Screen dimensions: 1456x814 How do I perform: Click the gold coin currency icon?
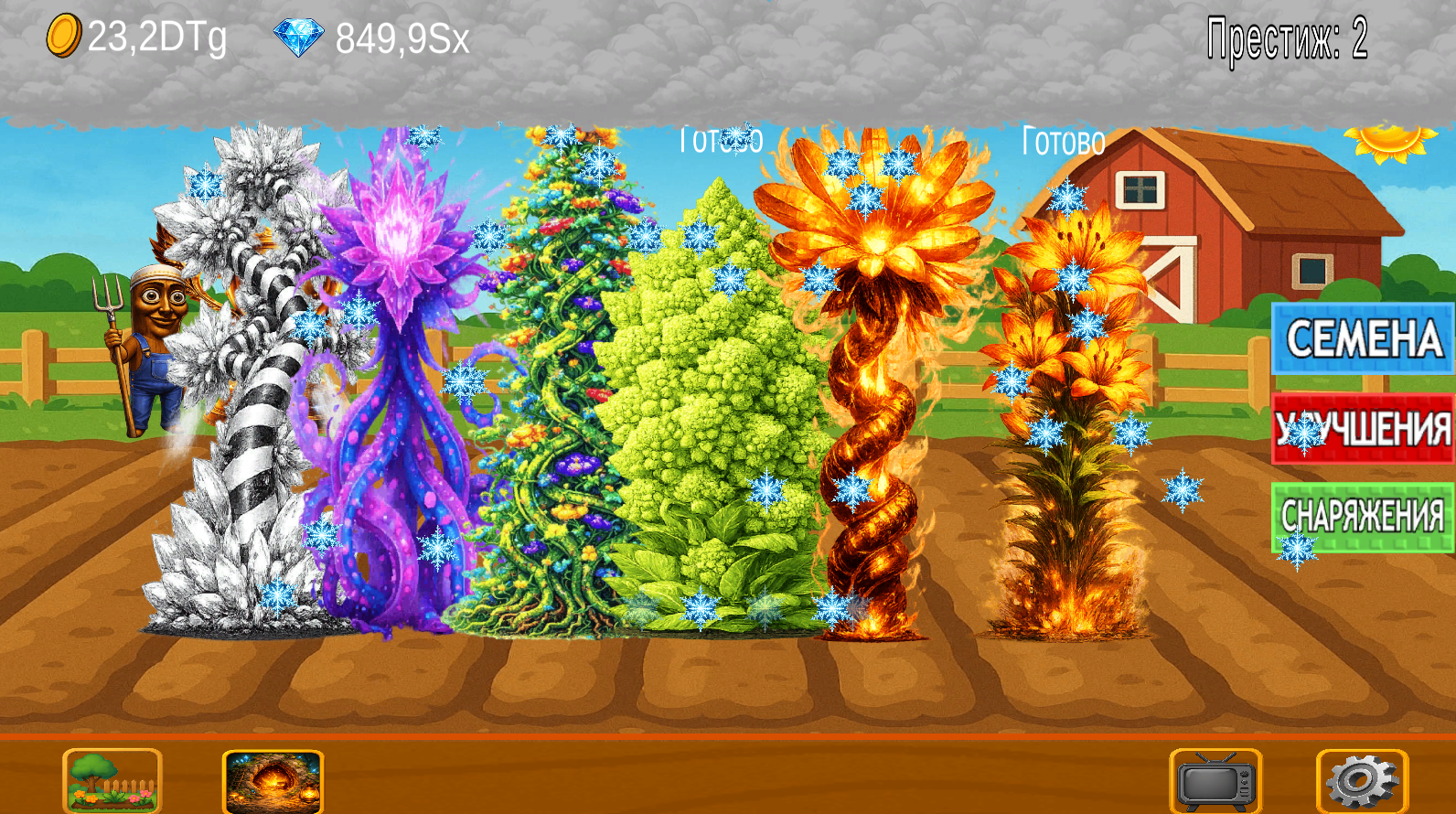[x=62, y=37]
